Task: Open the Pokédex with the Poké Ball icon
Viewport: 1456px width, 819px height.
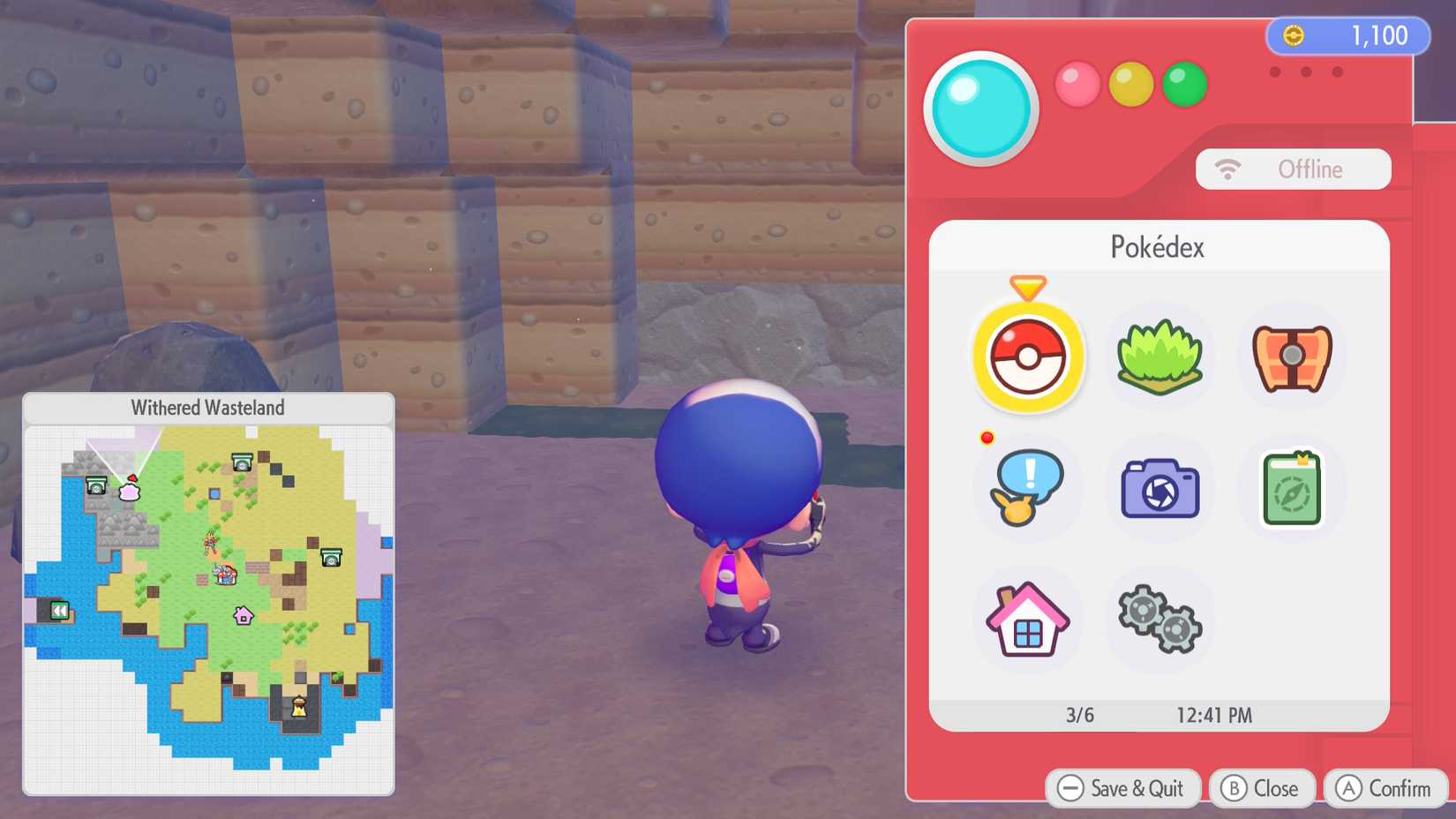Action: (1027, 357)
